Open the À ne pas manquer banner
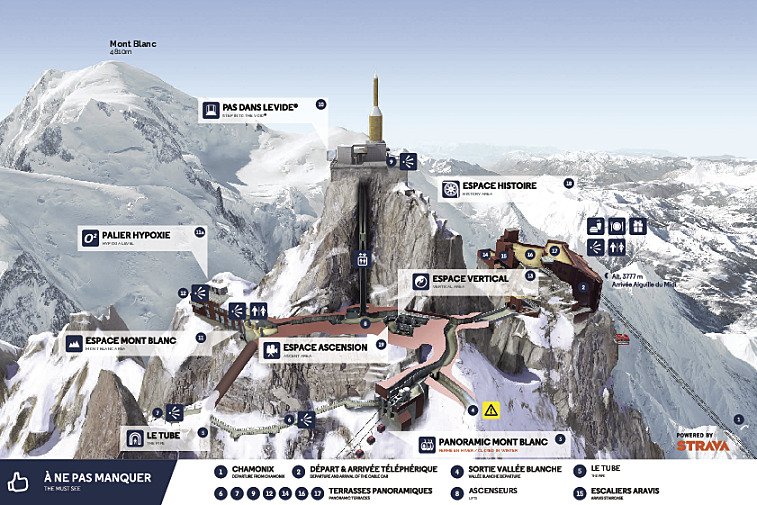Image resolution: width=757 pixels, height=505 pixels. pos(88,480)
